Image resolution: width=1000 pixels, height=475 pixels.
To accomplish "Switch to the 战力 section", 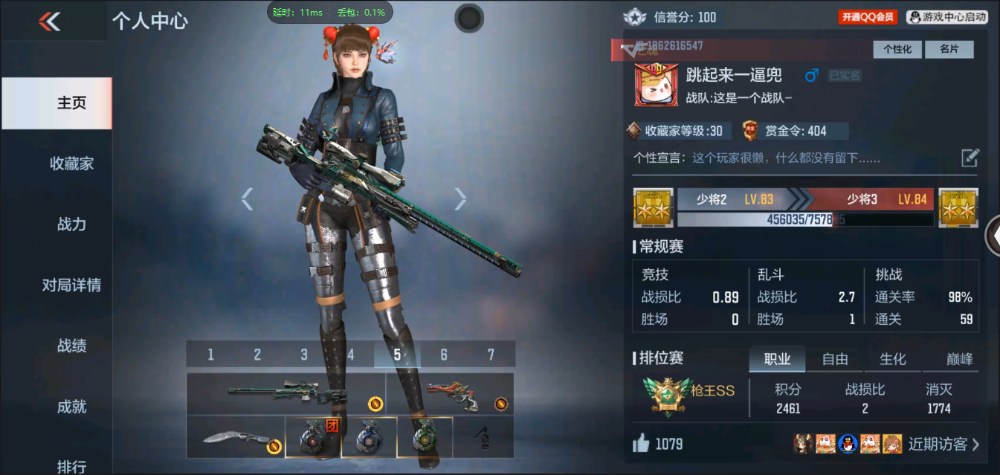I will [71, 224].
